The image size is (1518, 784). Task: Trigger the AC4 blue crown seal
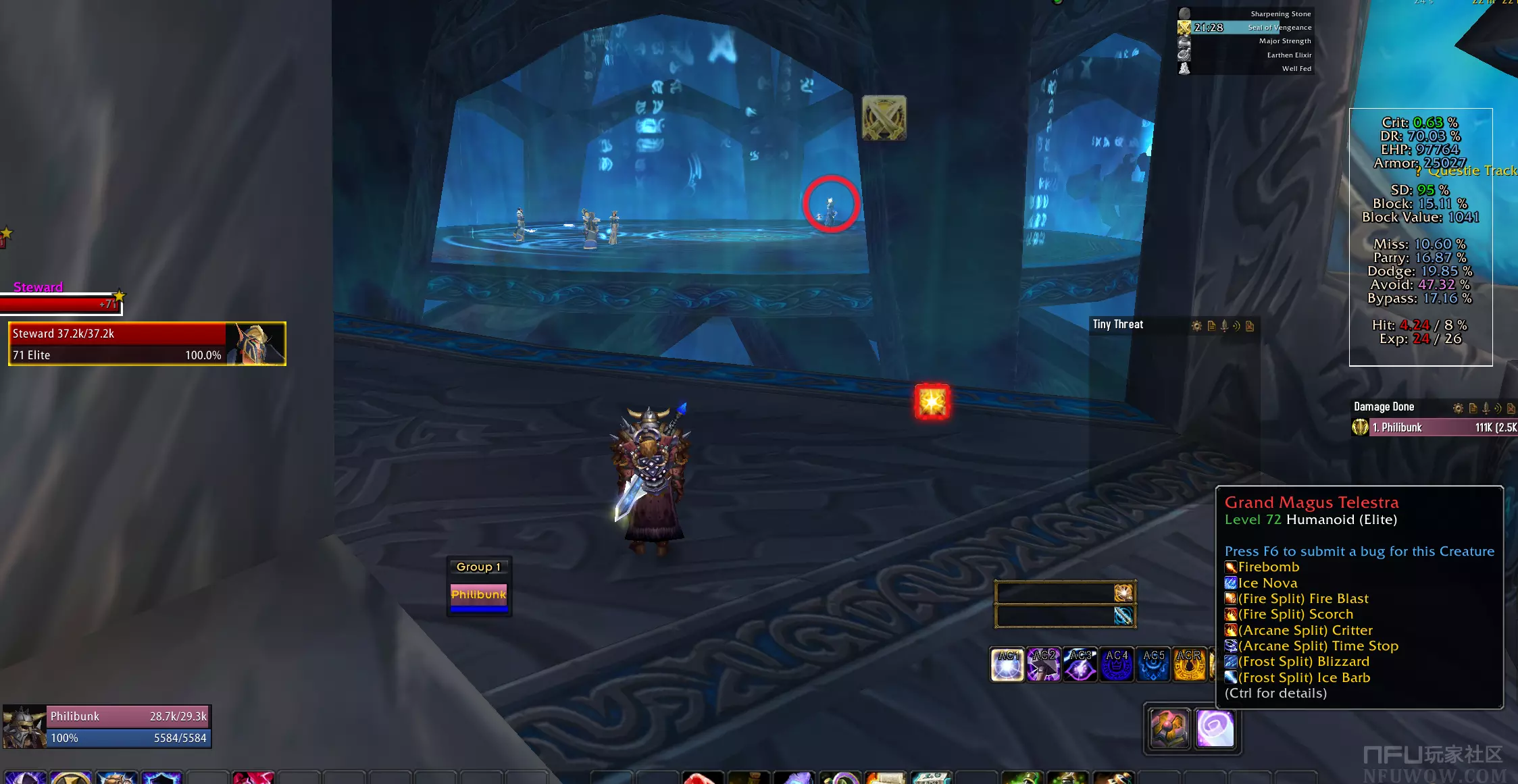(x=1117, y=664)
